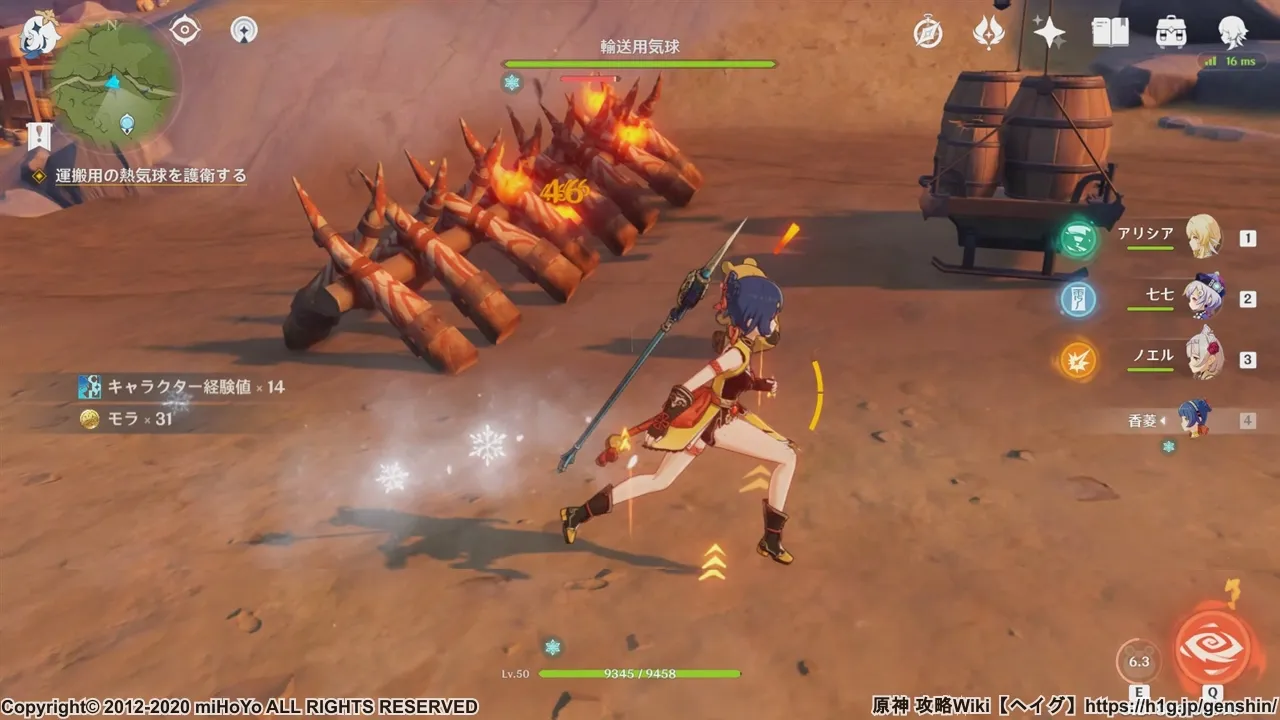Switch to party member ノエル
The image size is (1280, 720).
click(1203, 358)
